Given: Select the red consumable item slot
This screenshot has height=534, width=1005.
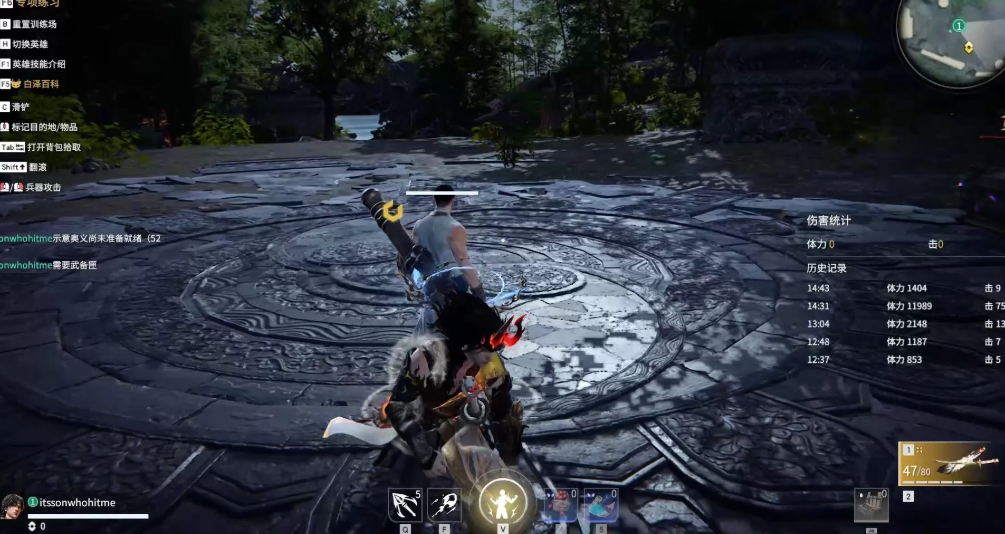Looking at the screenshot, I should [x=560, y=504].
